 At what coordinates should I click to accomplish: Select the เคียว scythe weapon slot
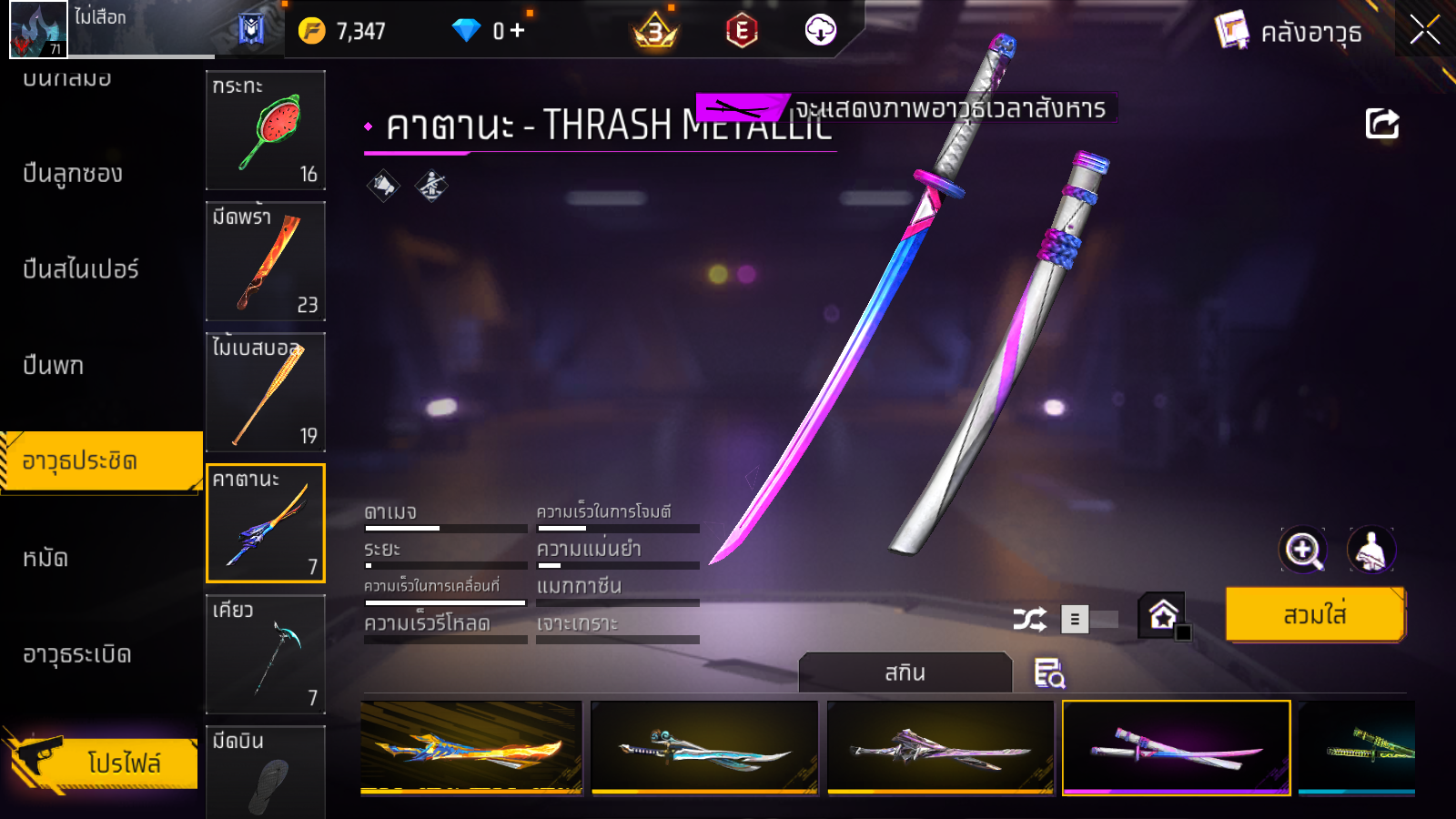pos(266,654)
